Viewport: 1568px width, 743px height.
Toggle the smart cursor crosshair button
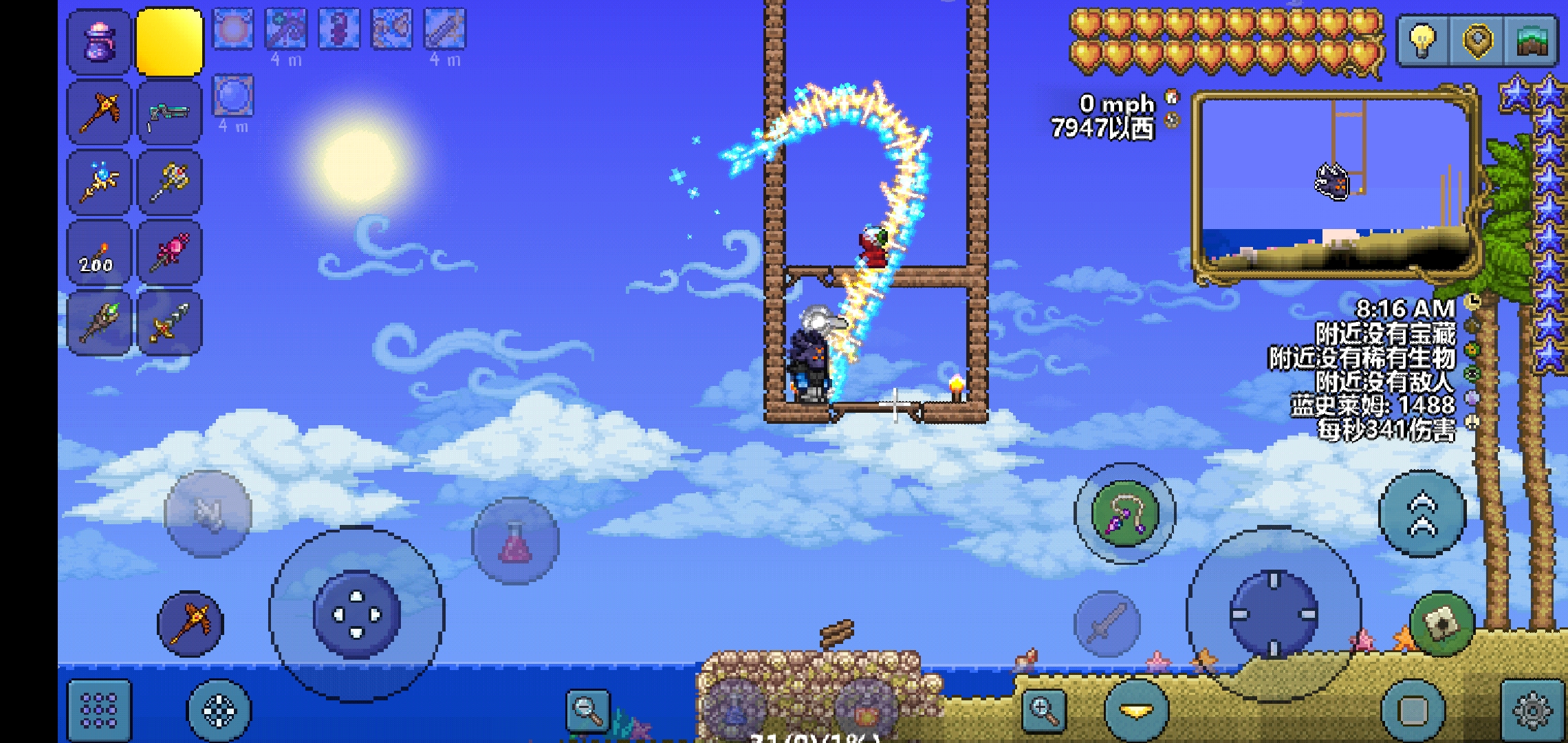coord(219,710)
